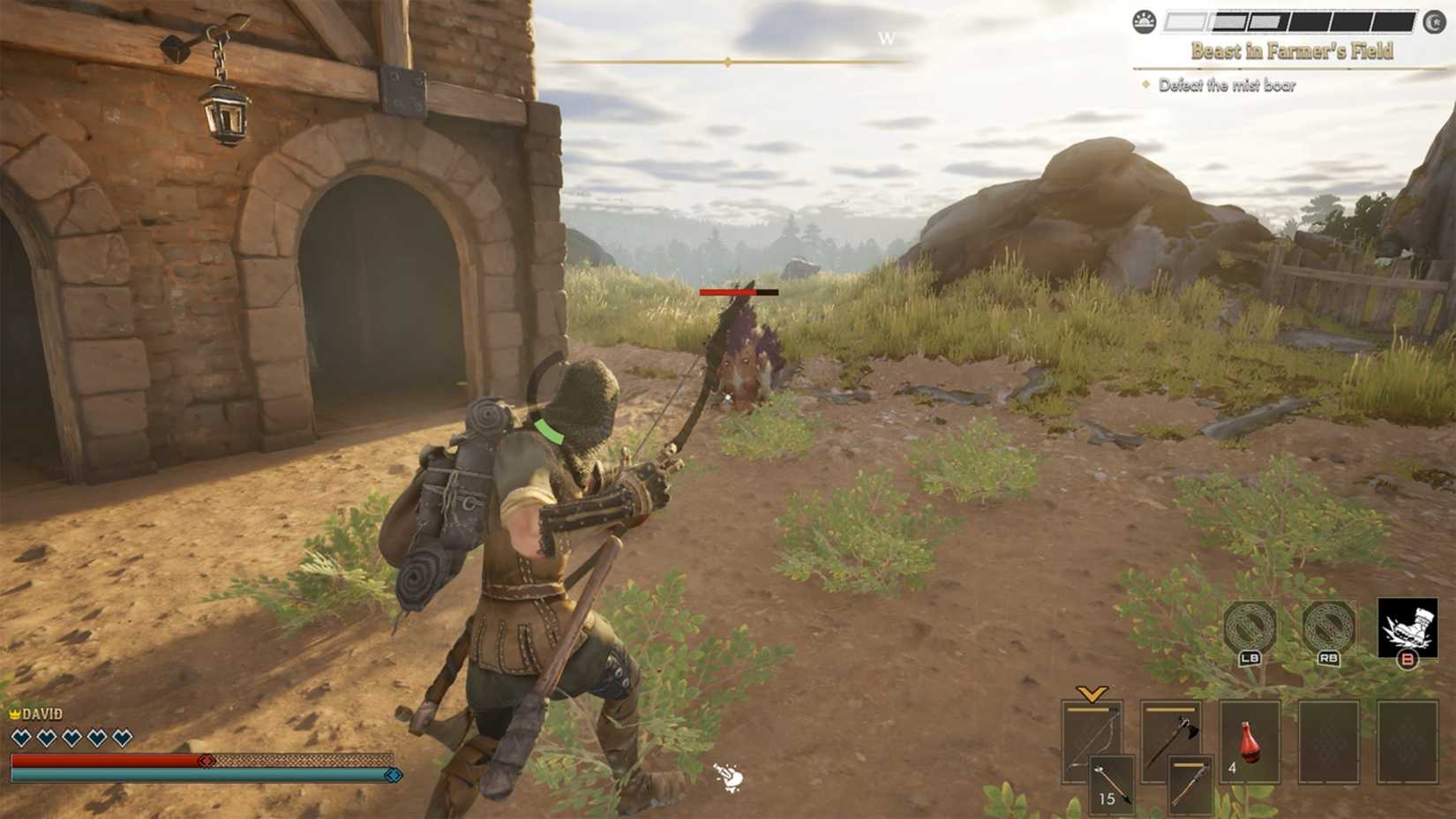Image resolution: width=1456 pixels, height=819 pixels.
Task: Click the sunrise icon beside the day-cycle bar
Action: (1145, 23)
